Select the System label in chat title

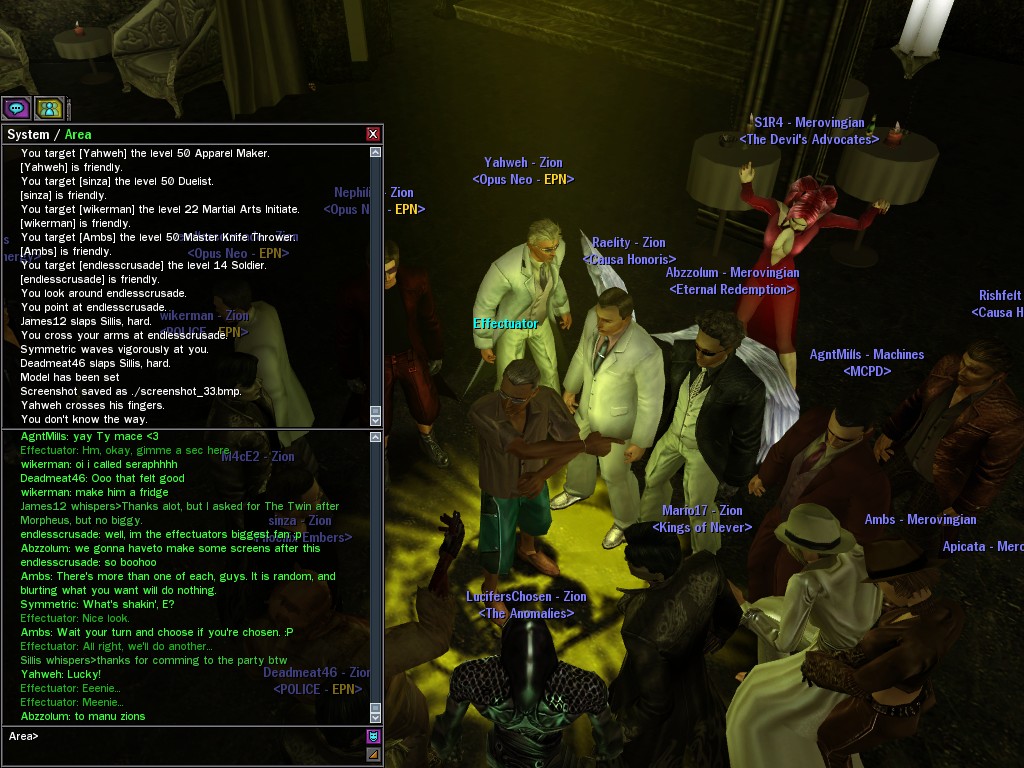tap(28, 134)
